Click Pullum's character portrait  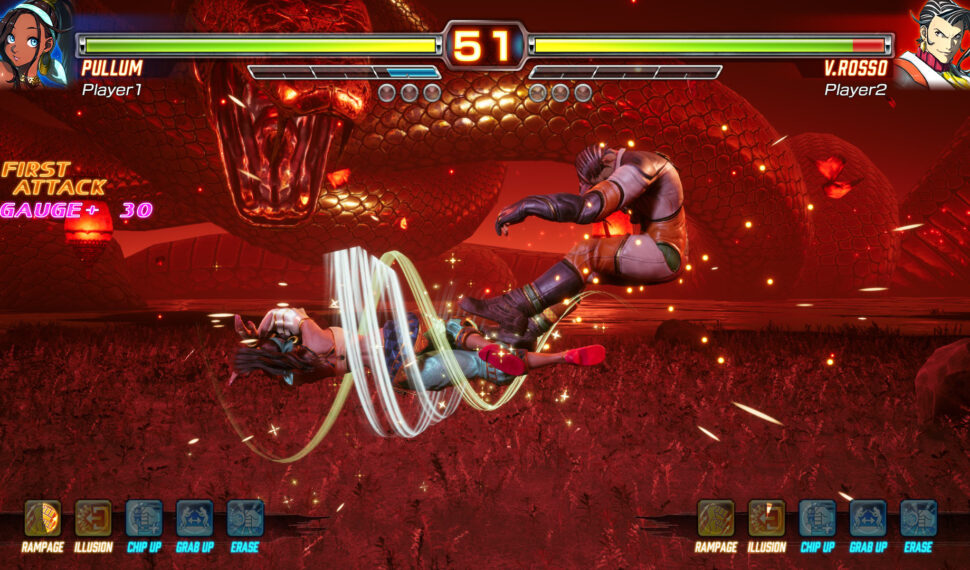36,43
